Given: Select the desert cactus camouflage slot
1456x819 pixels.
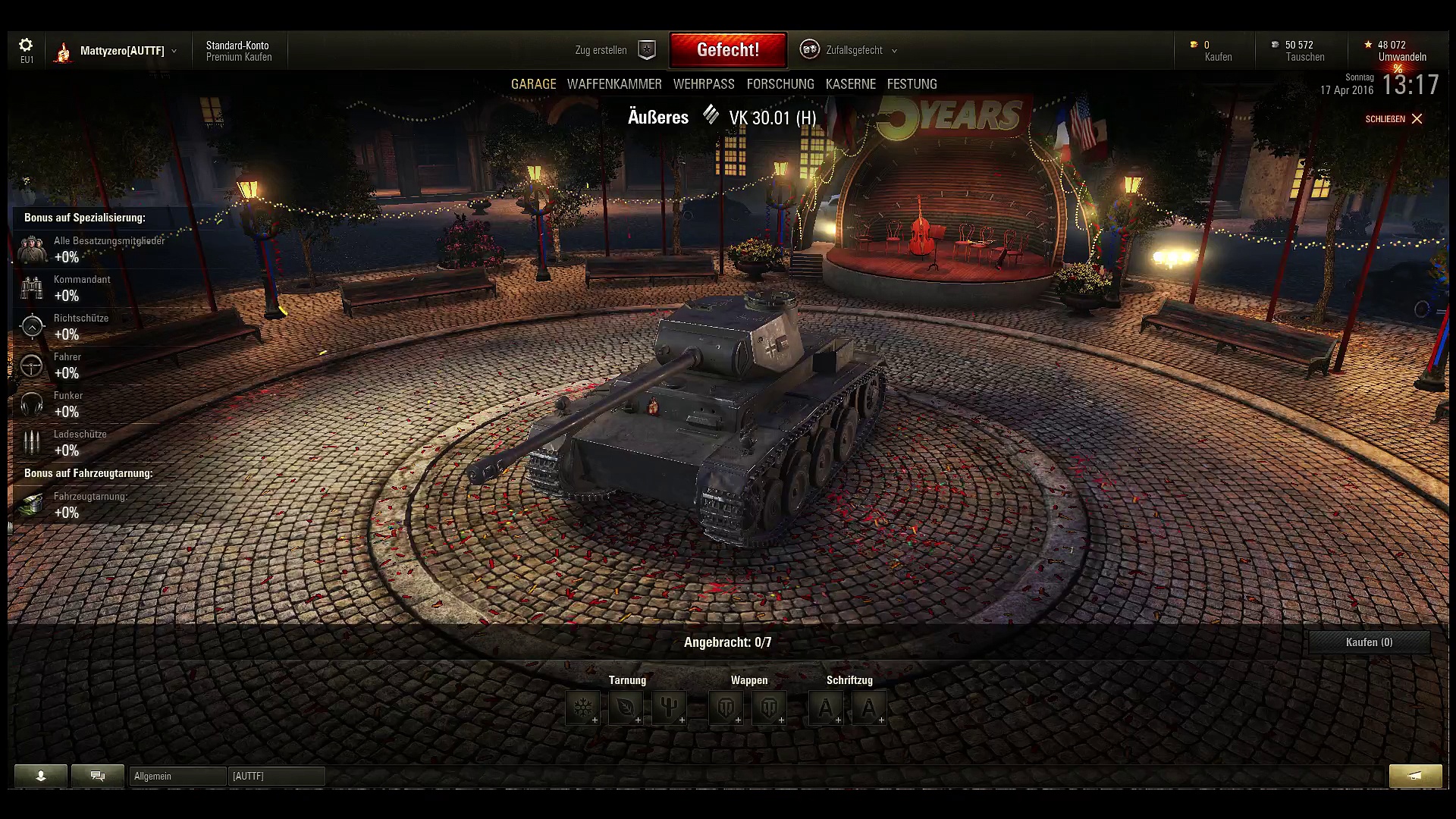Looking at the screenshot, I should (669, 708).
